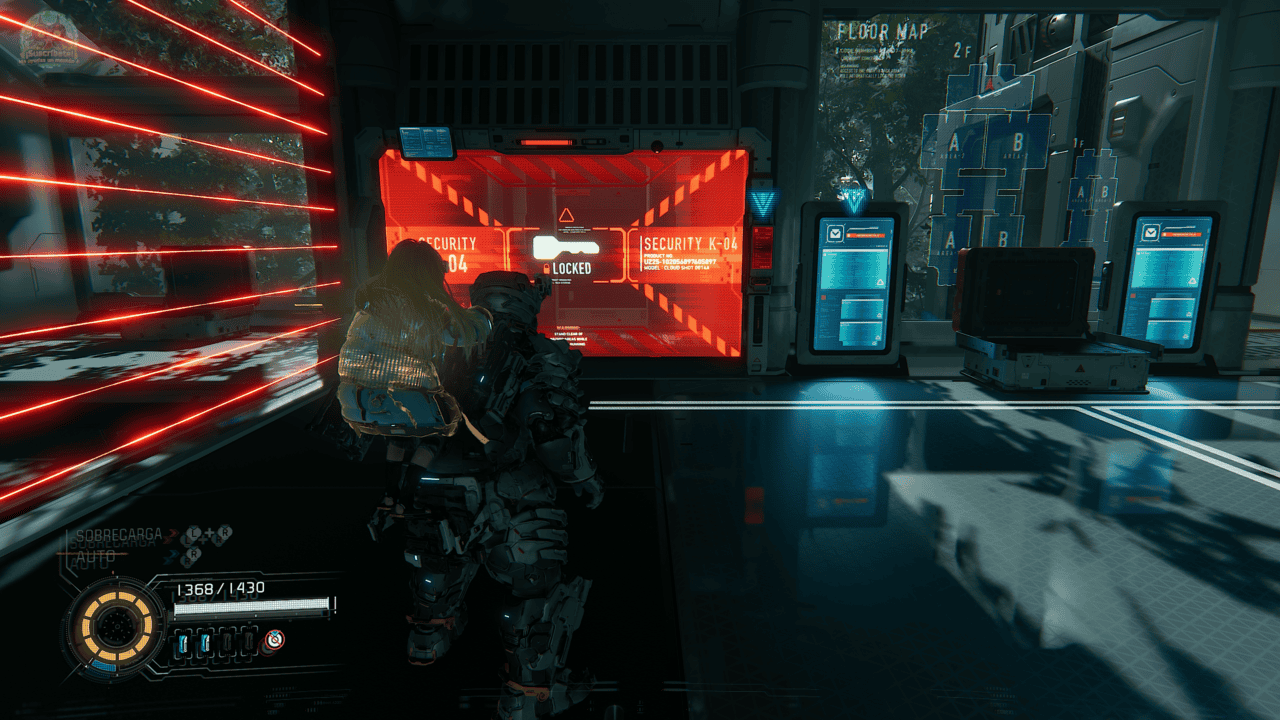Click the crossed-out target icon

[273, 640]
